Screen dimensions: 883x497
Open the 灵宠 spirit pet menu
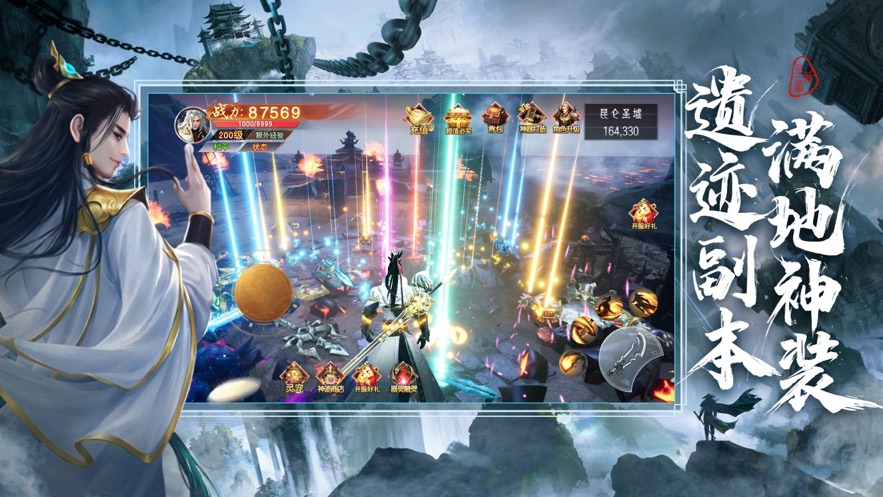click(x=291, y=379)
